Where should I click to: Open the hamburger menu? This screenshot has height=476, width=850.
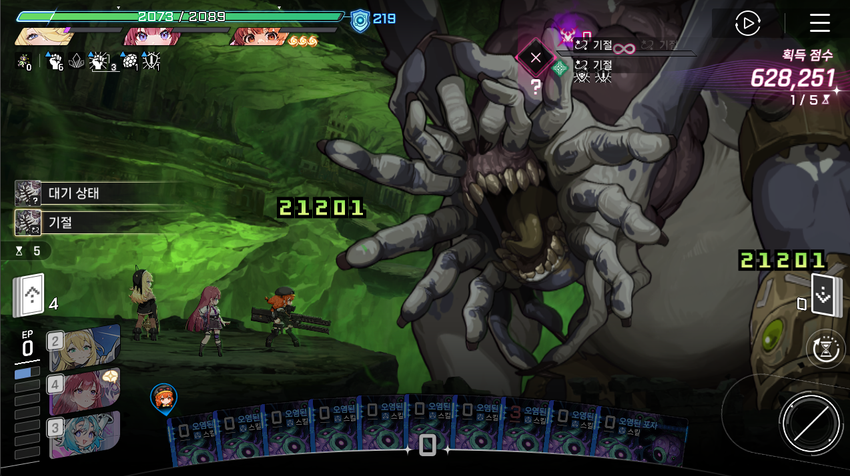pyautogui.click(x=820, y=23)
